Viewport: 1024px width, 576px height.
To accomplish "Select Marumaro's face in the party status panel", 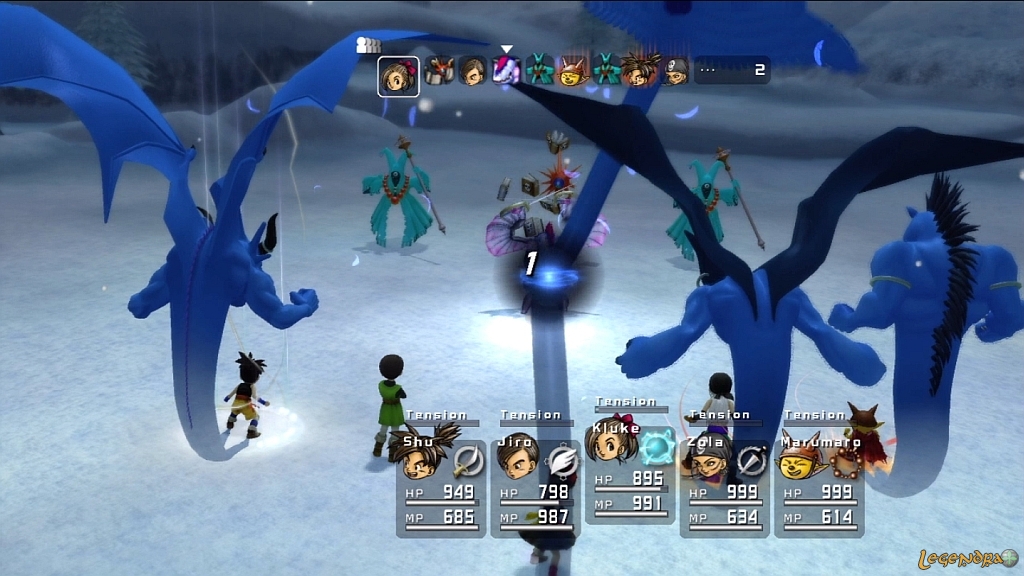I will point(799,461).
